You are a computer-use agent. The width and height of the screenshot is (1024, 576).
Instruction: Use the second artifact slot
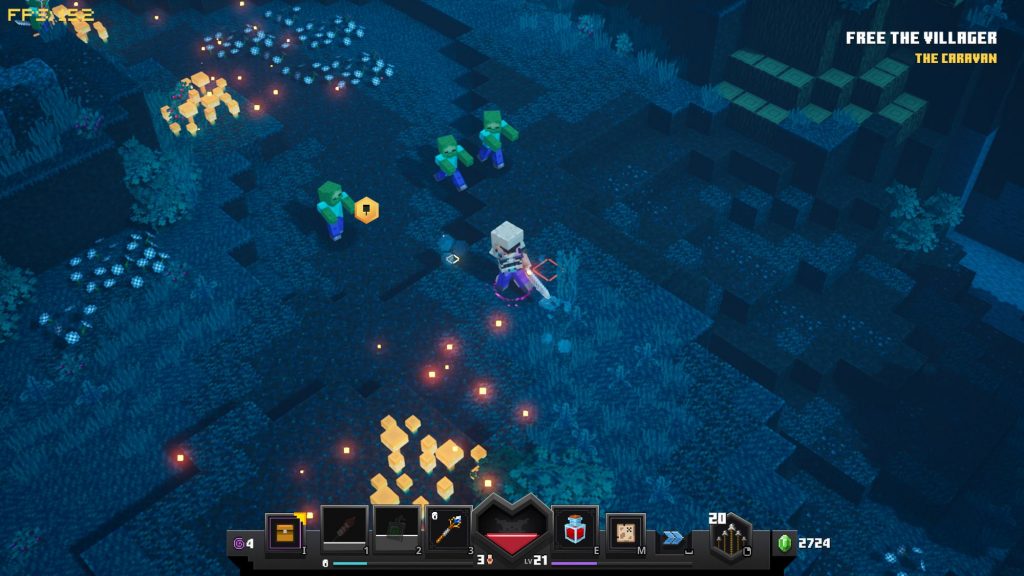396,527
